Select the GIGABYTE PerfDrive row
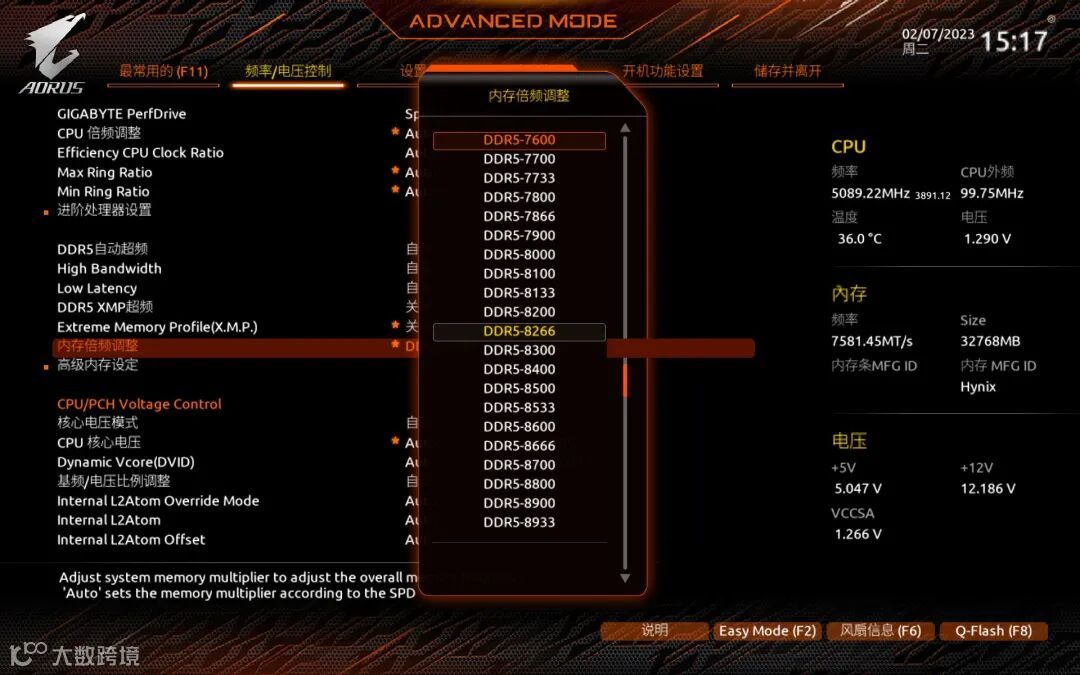The image size is (1080, 675). [x=122, y=114]
